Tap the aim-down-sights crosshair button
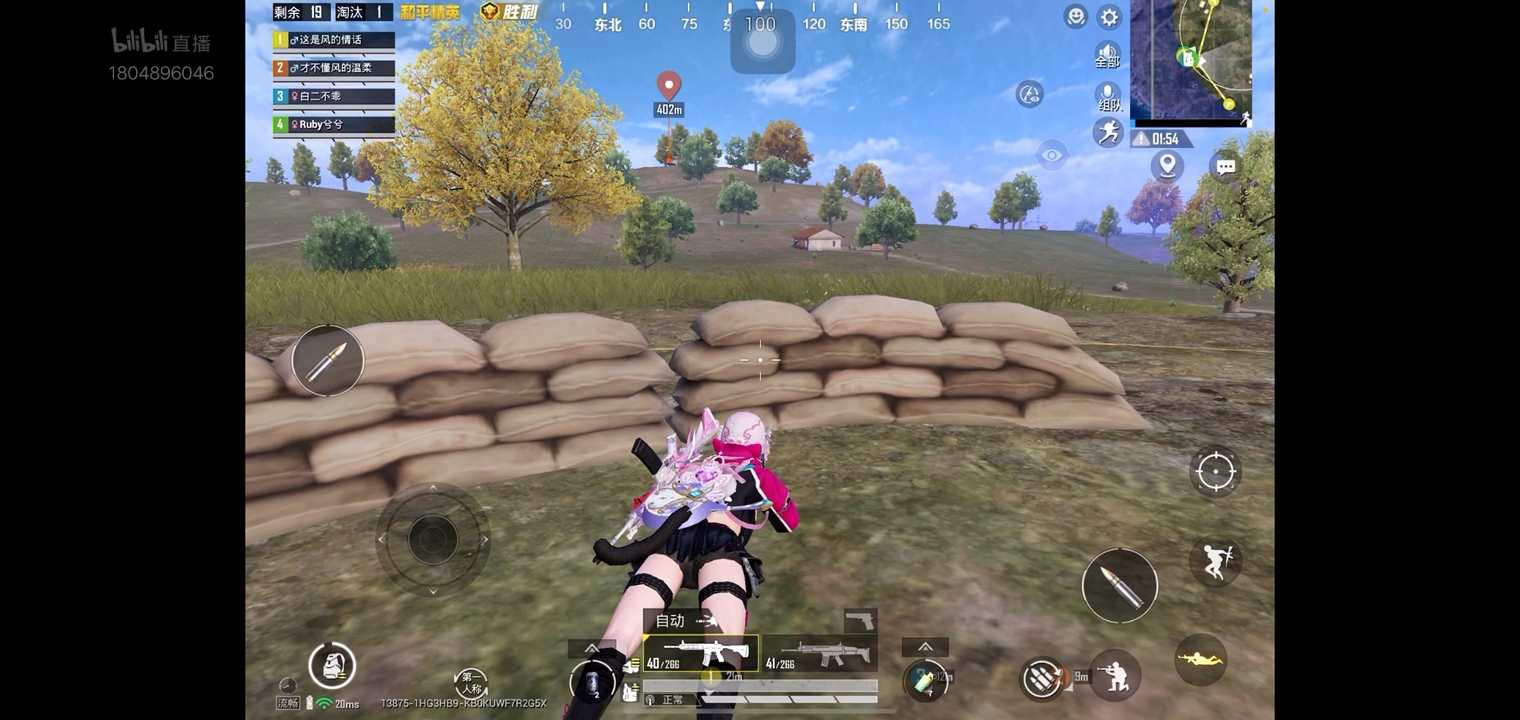 click(1215, 471)
